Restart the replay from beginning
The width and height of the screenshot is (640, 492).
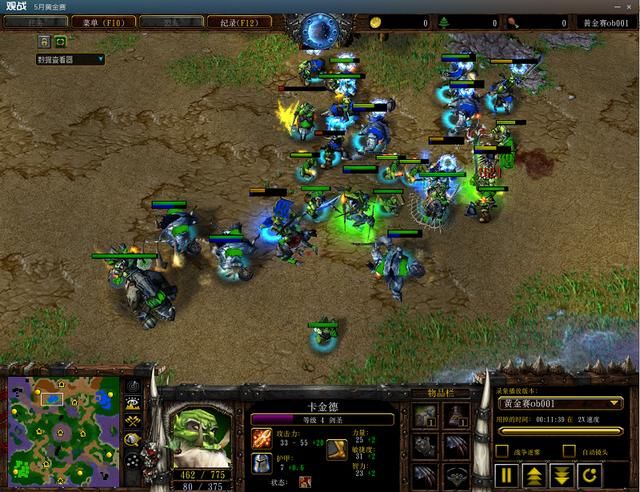(592, 474)
